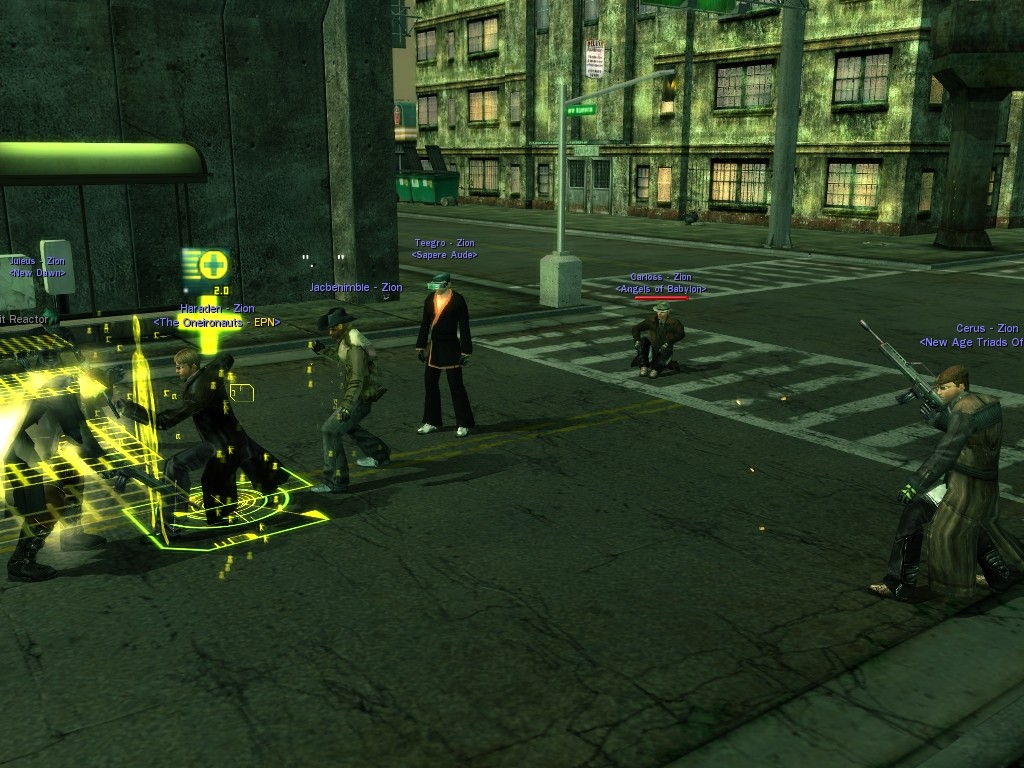Click the Jacbenimble name label
The image size is (1024, 768).
[355, 287]
